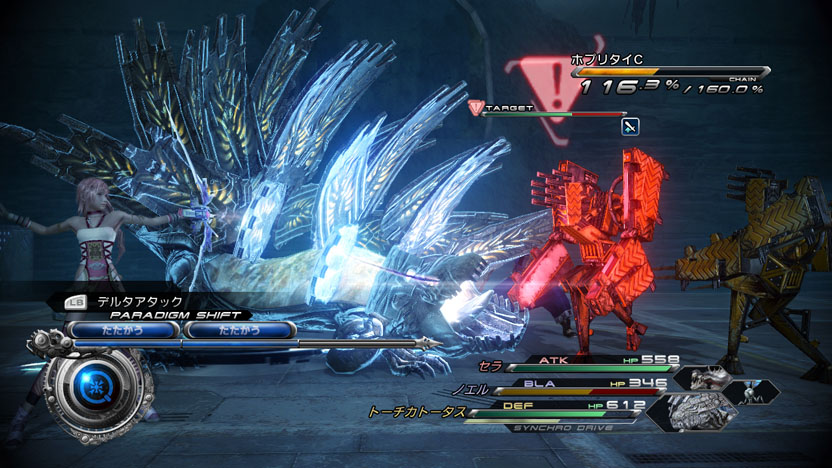Open the Paradigm Shift デルタアタック panel

point(150,300)
